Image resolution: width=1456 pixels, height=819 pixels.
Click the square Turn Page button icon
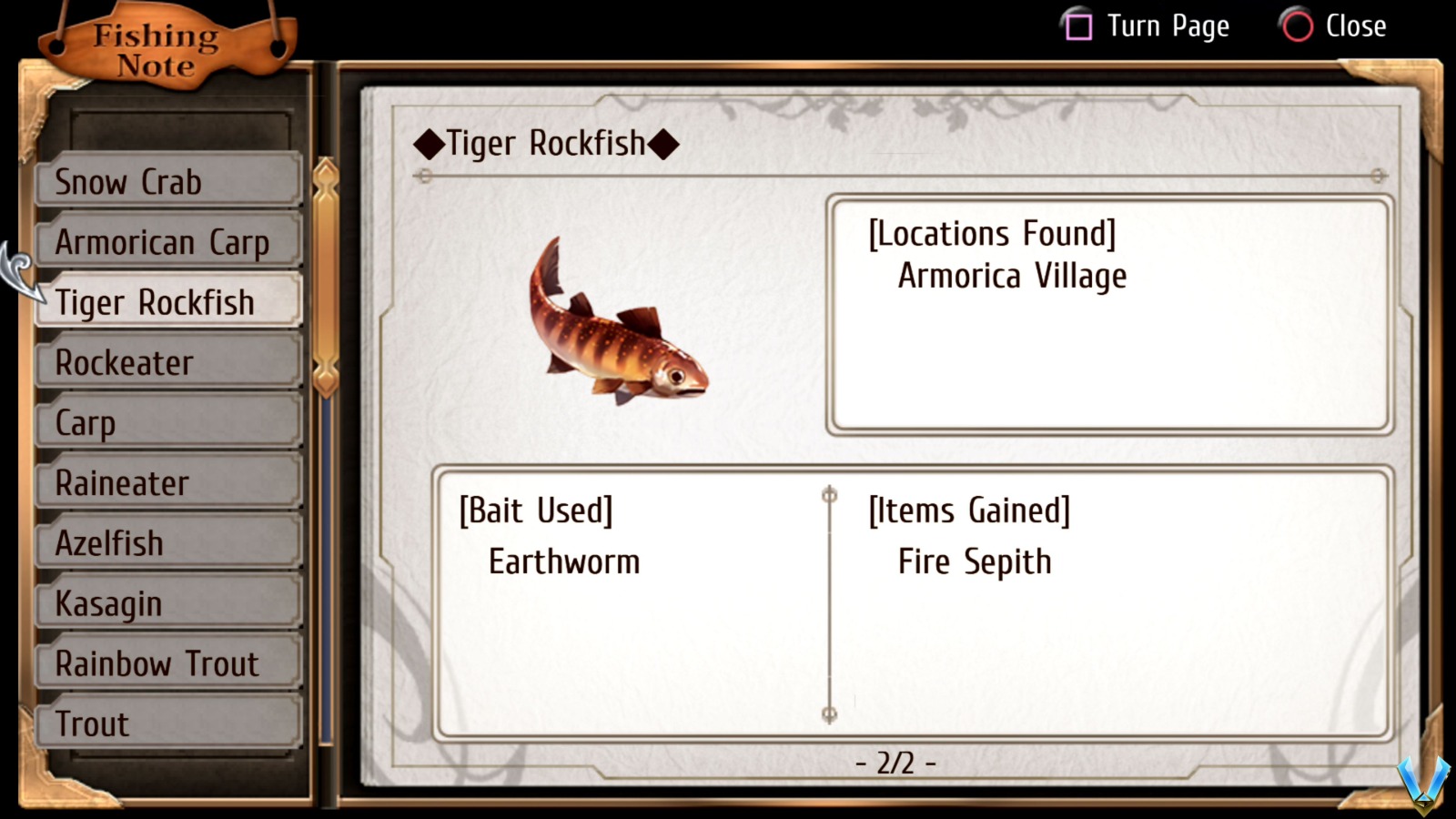click(1078, 26)
